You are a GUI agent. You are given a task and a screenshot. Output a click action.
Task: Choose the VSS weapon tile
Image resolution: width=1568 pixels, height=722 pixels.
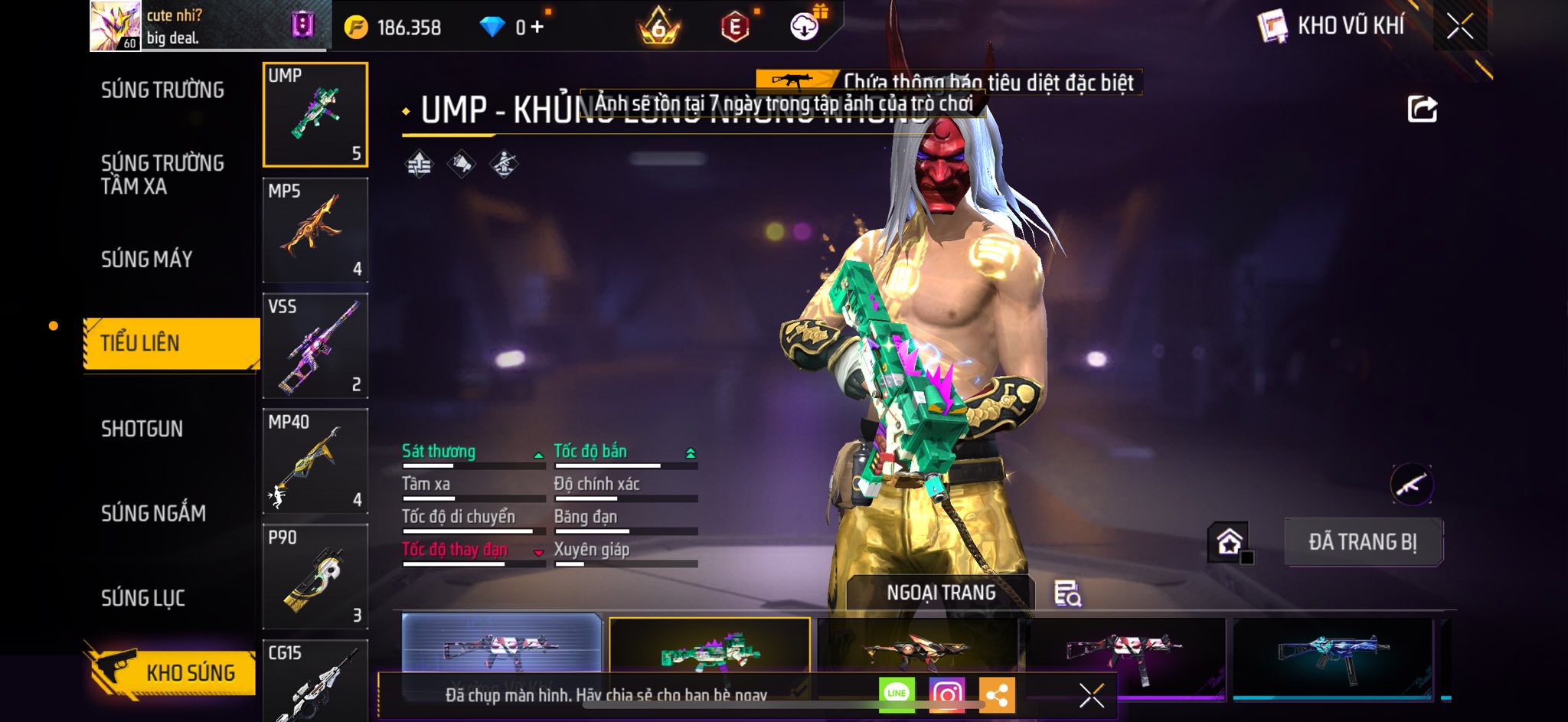[315, 346]
